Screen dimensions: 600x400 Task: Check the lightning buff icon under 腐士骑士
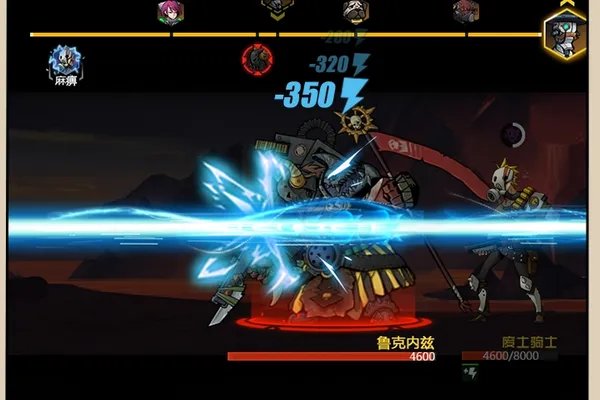(471, 372)
